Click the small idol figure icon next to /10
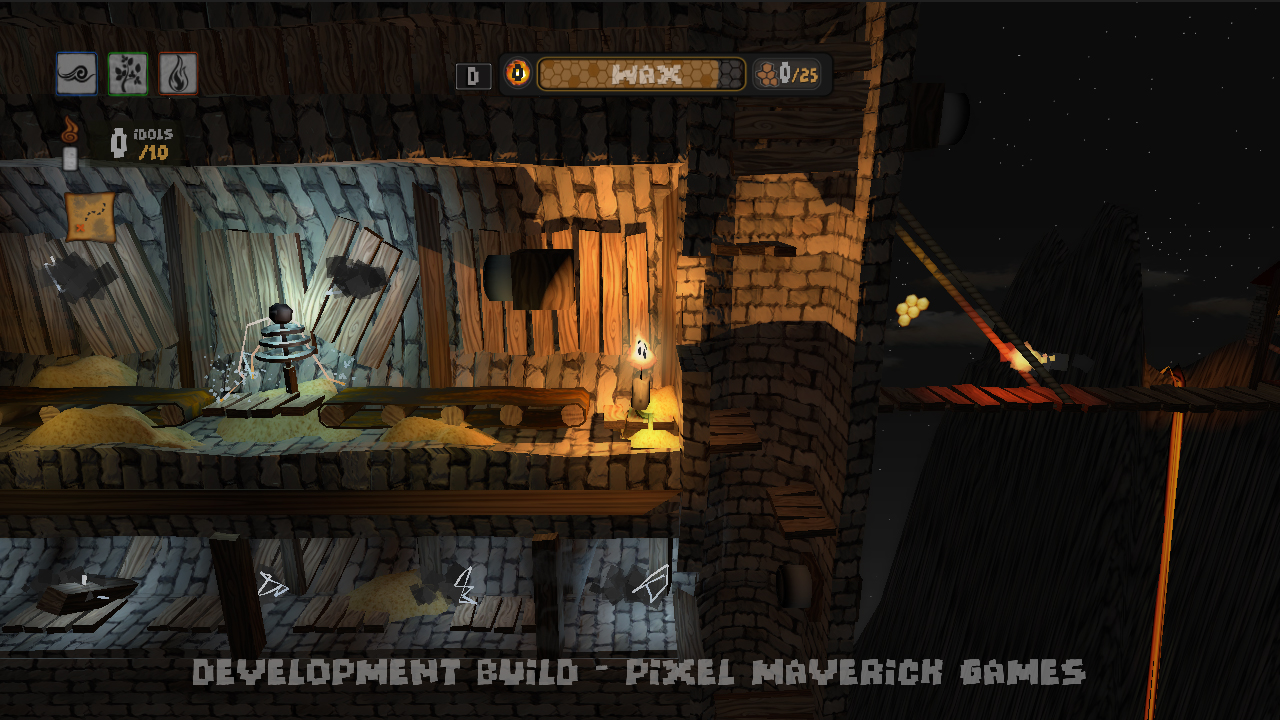The width and height of the screenshot is (1280, 720). pos(120,142)
